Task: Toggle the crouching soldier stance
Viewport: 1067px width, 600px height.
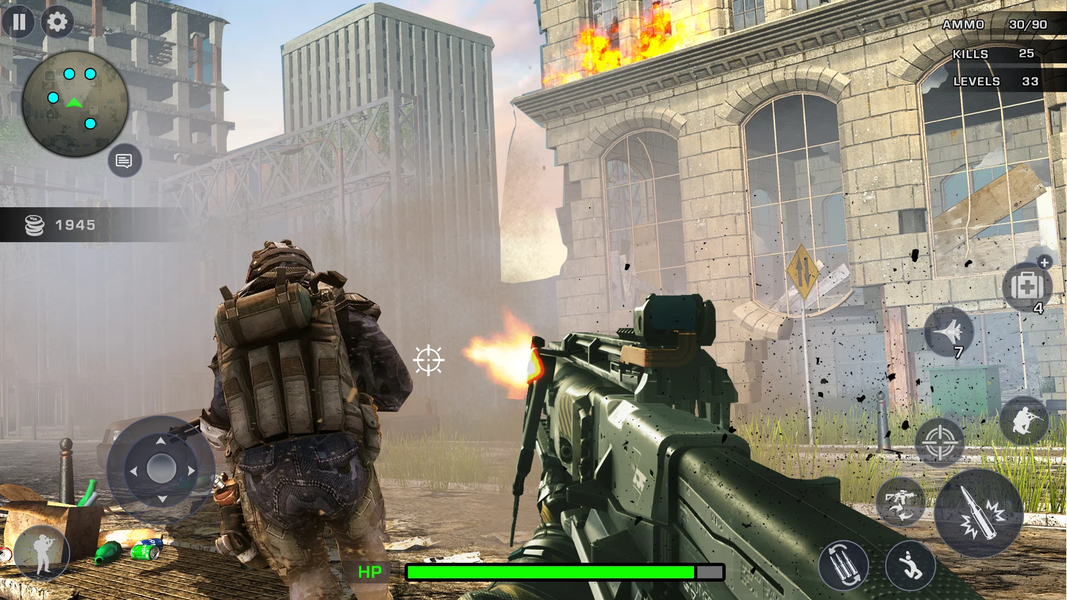Action: click(1023, 420)
